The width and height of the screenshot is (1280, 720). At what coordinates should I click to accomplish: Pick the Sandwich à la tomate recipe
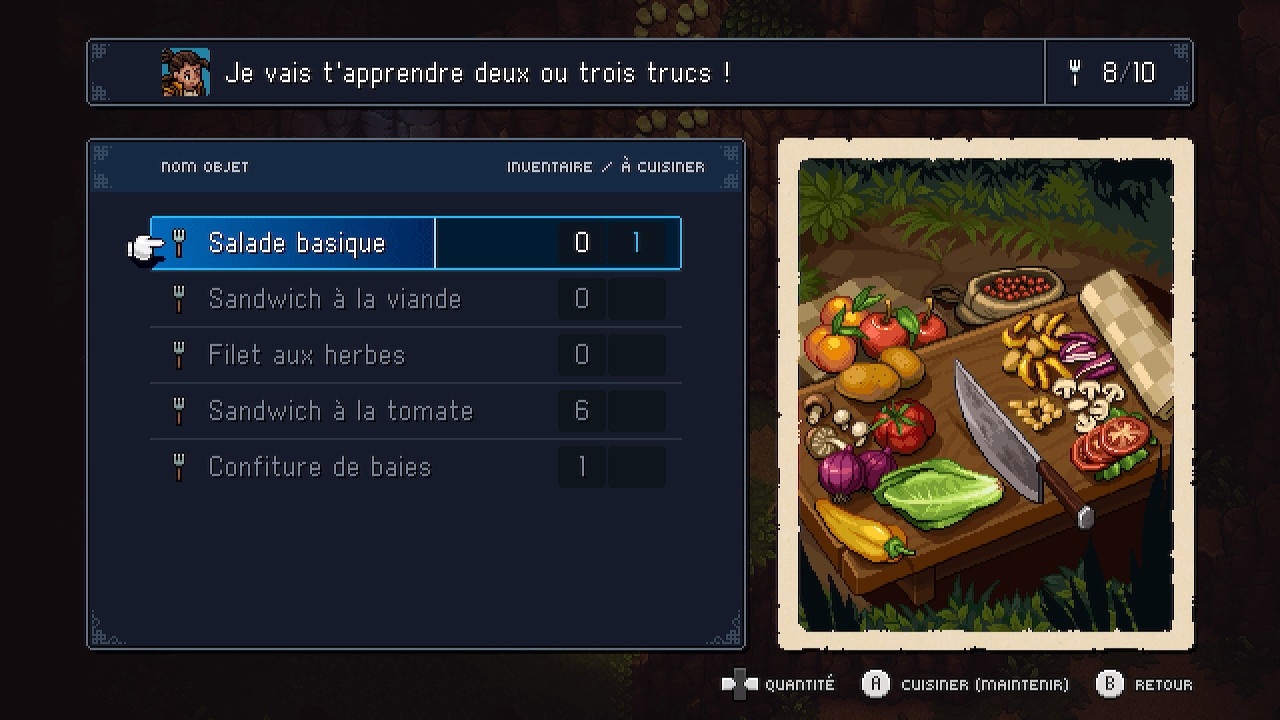pyautogui.click(x=340, y=411)
